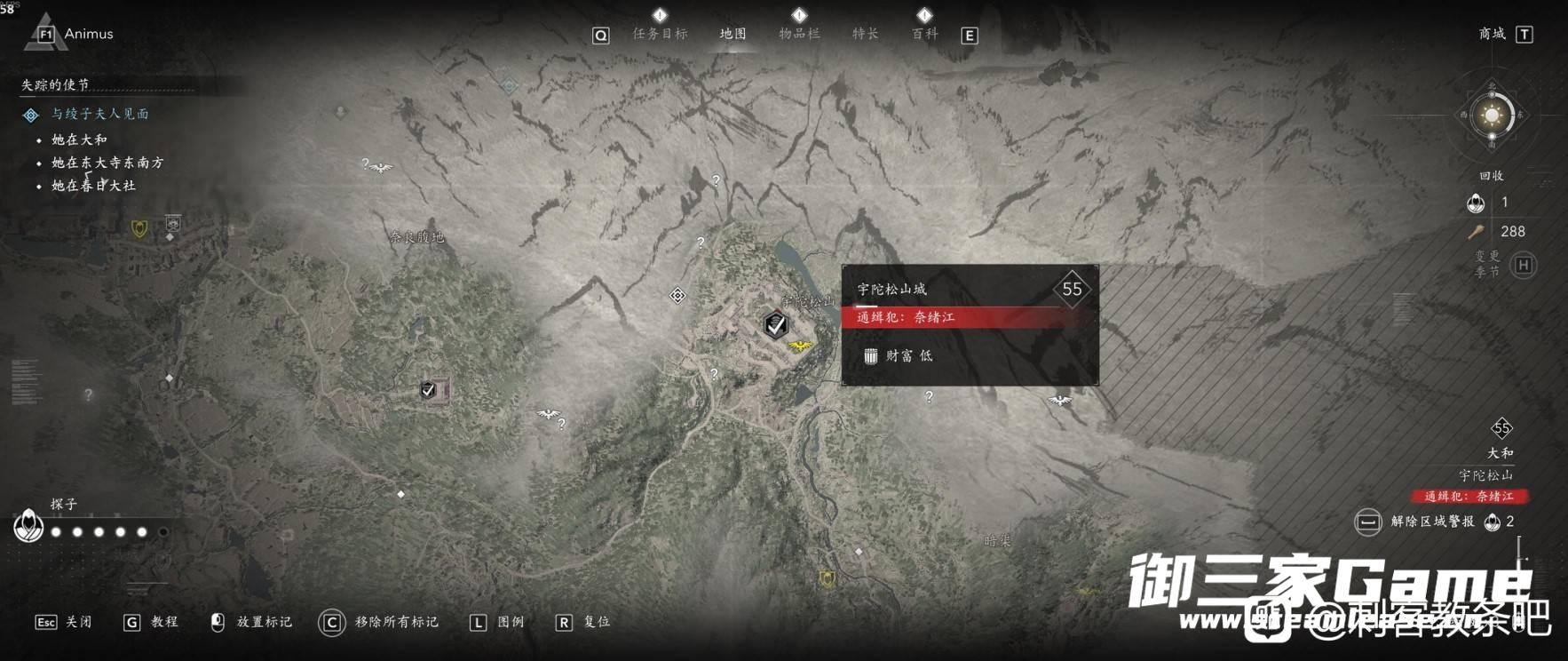The height and width of the screenshot is (661, 1568).
Task: Click the diamond quest marker on the map
Action: pos(677,295)
